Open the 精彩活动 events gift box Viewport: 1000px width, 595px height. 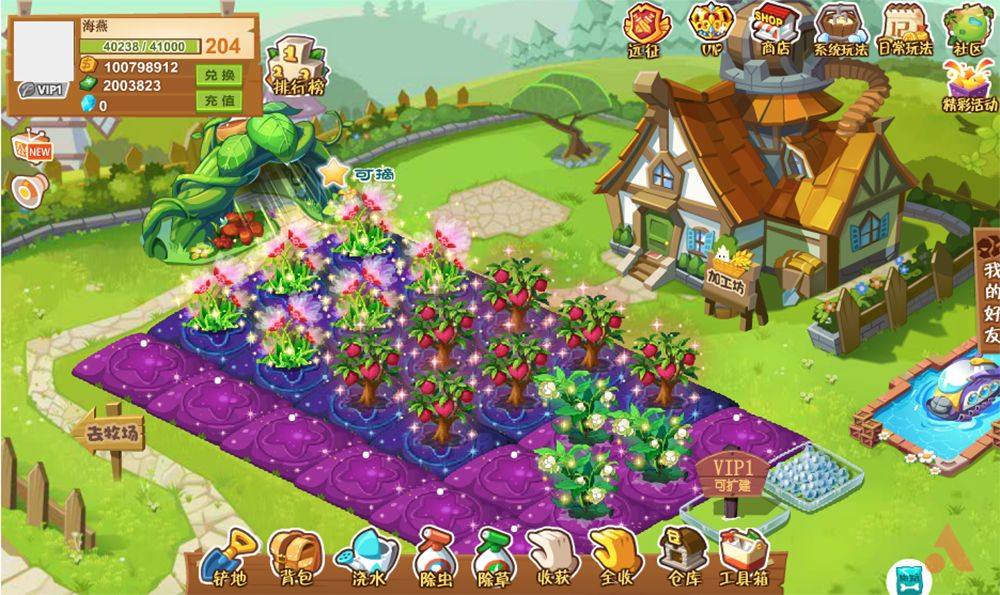(x=969, y=83)
